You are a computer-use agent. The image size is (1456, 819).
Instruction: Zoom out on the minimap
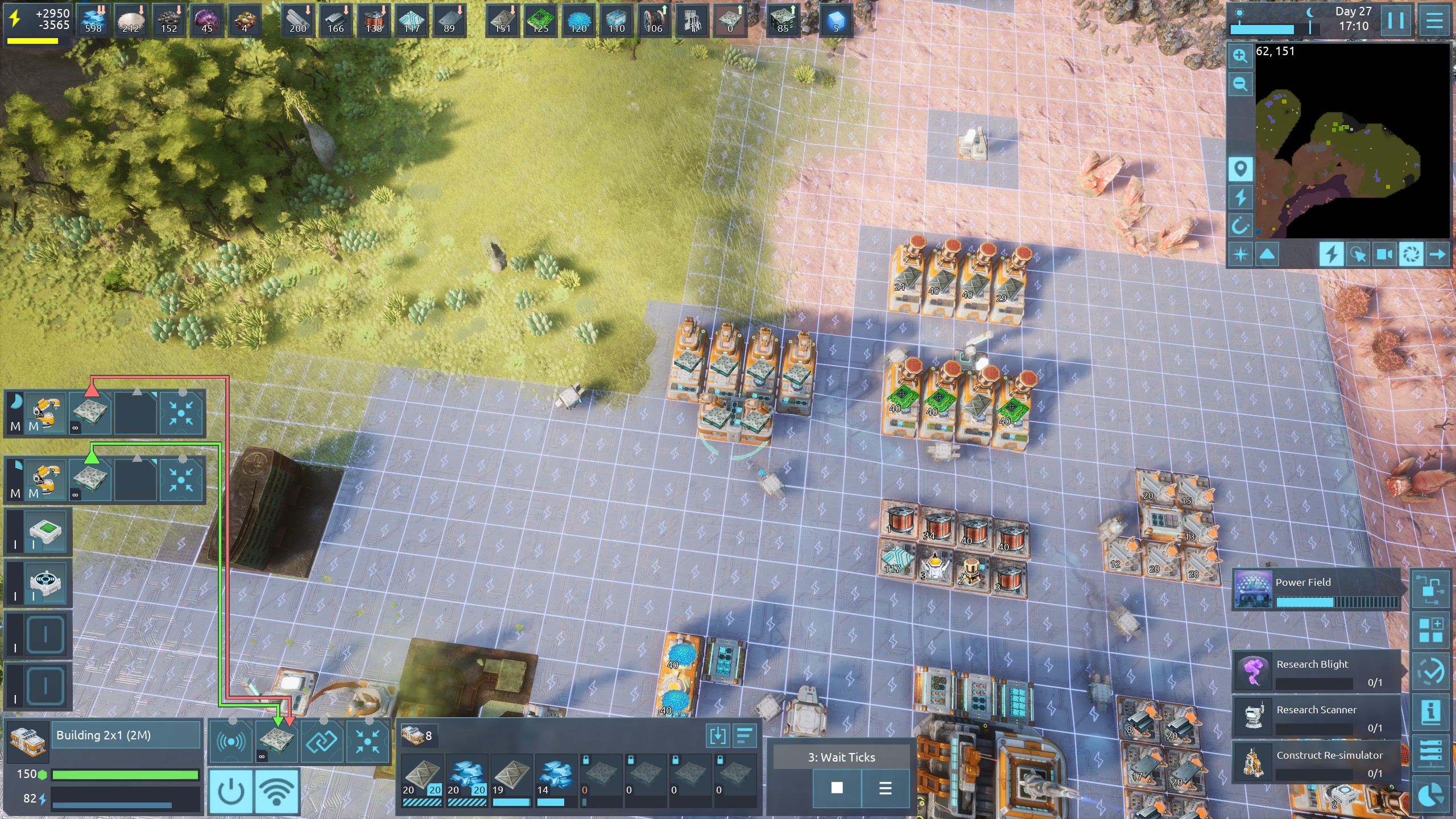click(x=1240, y=85)
